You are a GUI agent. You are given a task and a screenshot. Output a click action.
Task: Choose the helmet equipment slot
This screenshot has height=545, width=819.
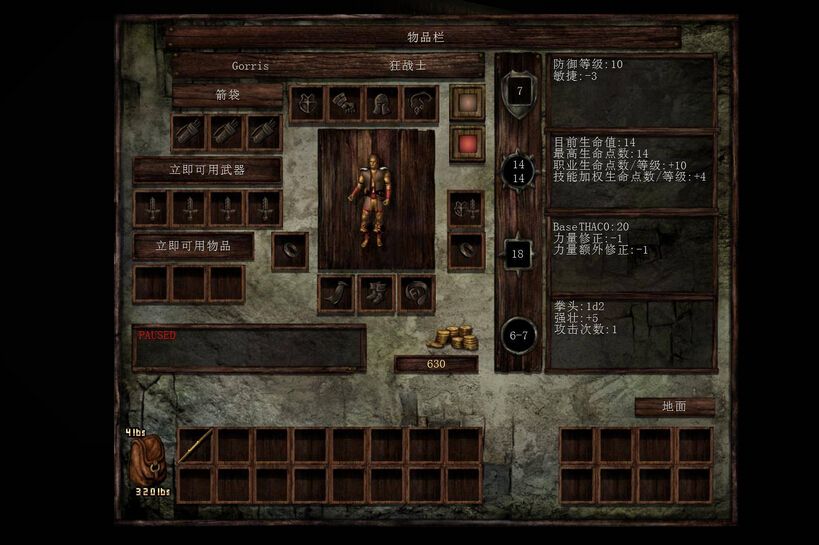pyautogui.click(x=381, y=103)
